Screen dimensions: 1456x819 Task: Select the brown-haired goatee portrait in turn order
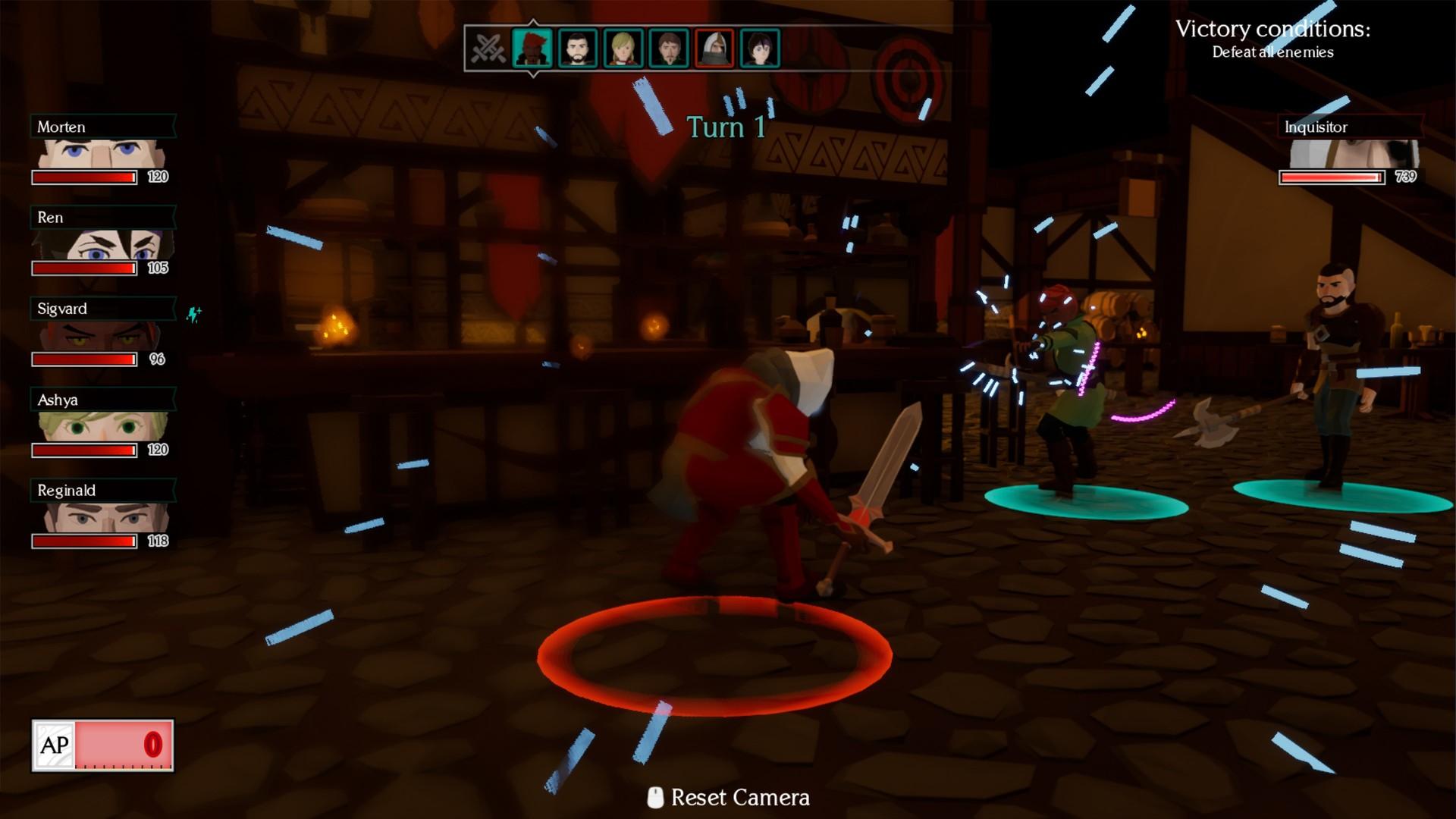click(x=669, y=49)
